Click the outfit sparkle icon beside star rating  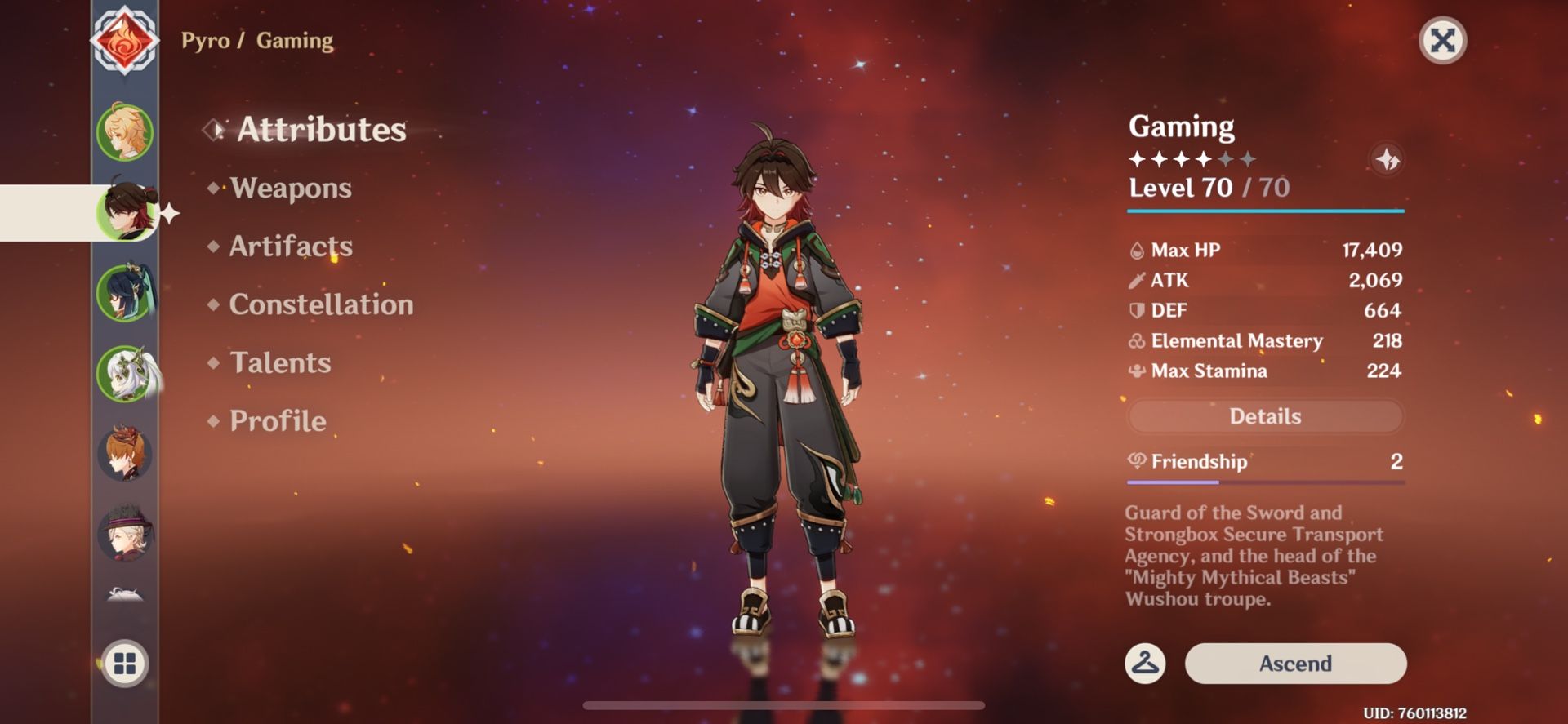[1388, 160]
